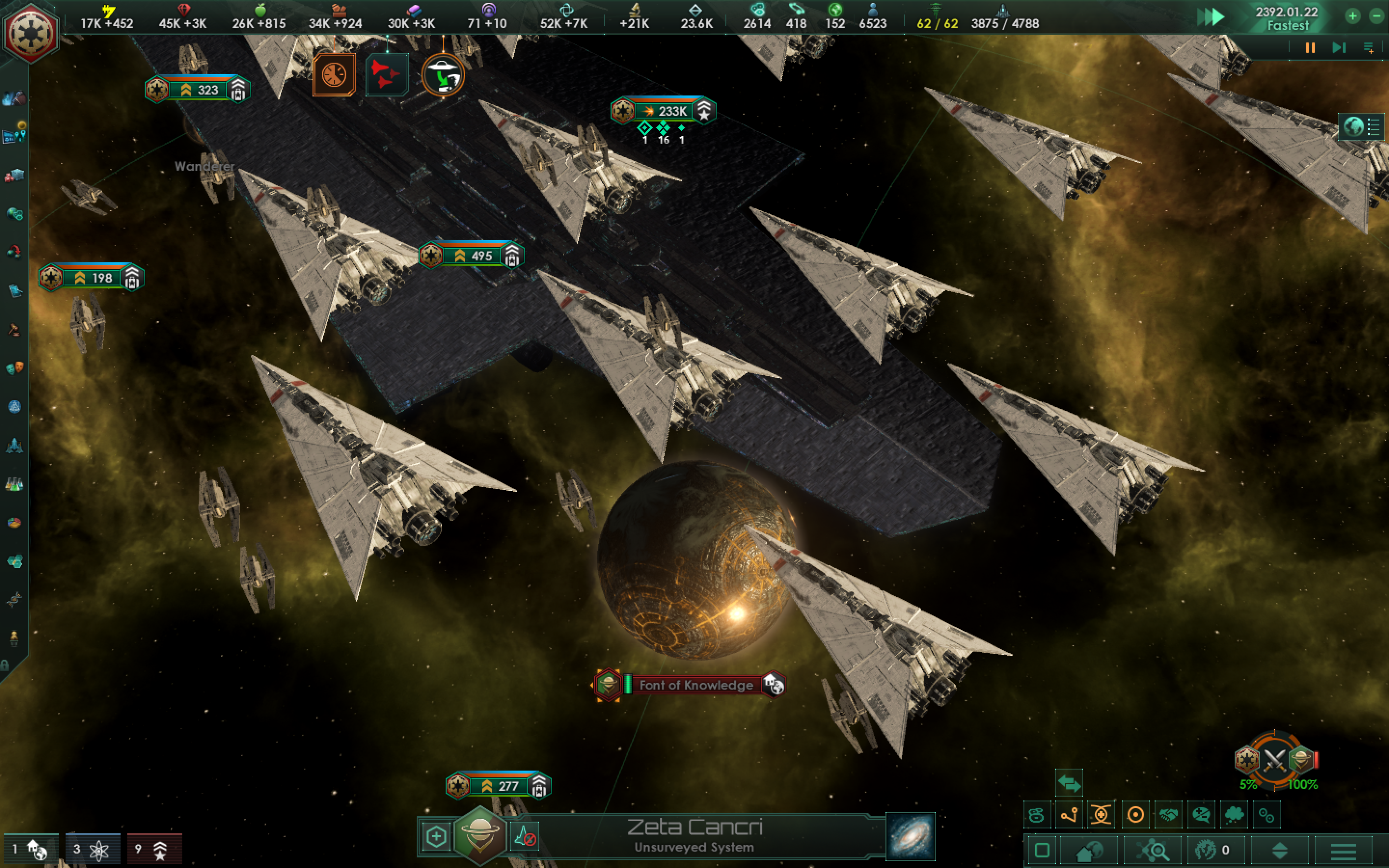Open the main menu hamburger button
The width and height of the screenshot is (1389, 868).
[1343, 850]
